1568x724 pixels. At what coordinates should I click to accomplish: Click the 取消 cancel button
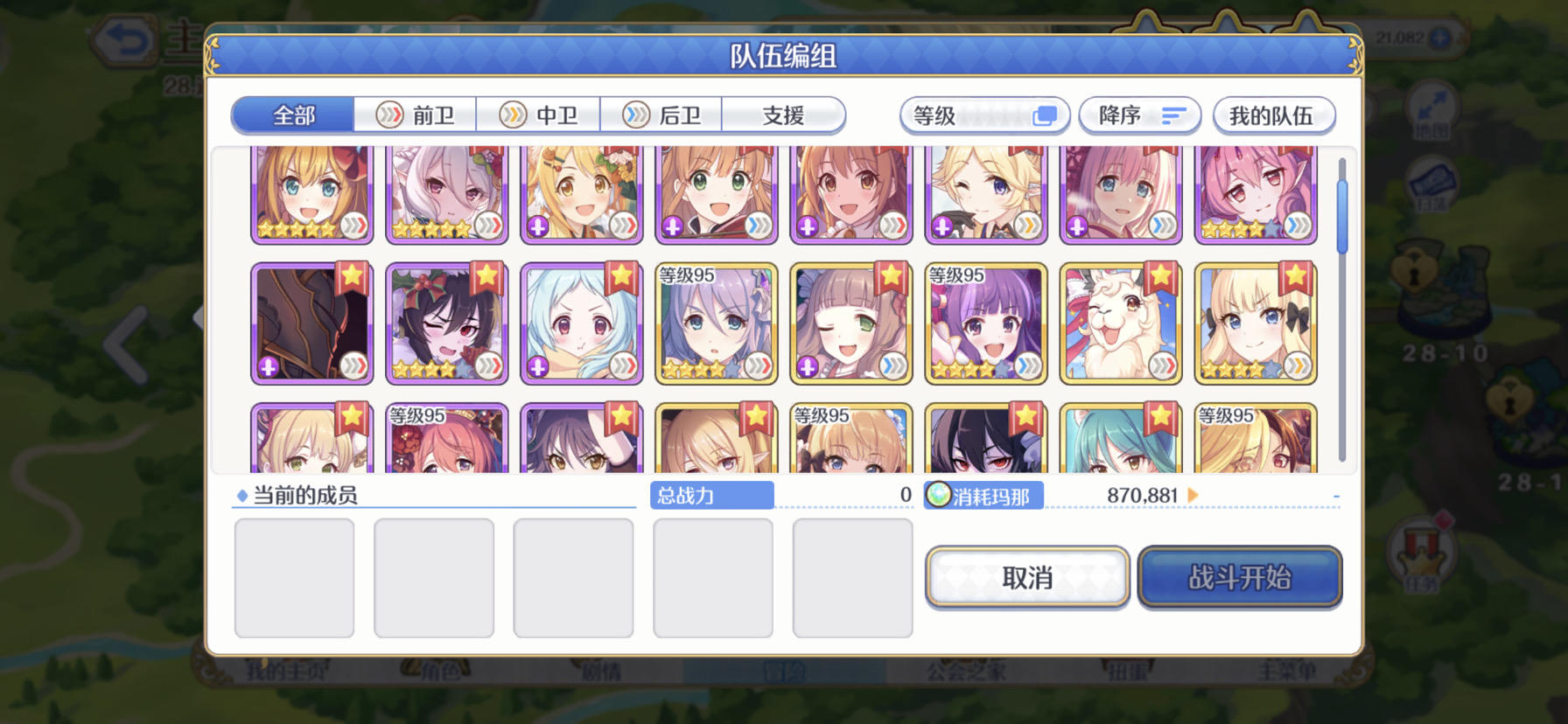(1025, 577)
